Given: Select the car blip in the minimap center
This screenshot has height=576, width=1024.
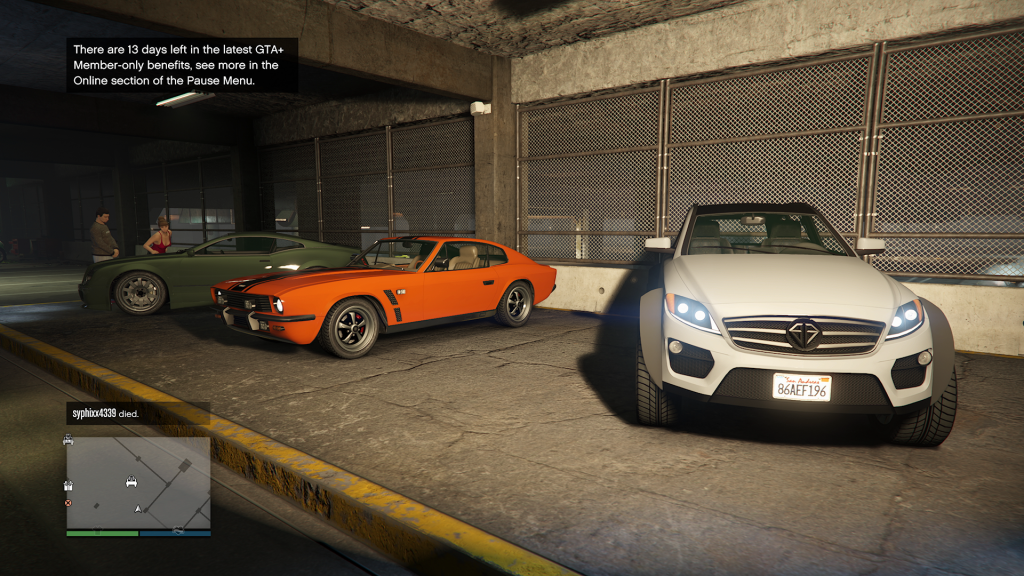Looking at the screenshot, I should pos(131,481).
